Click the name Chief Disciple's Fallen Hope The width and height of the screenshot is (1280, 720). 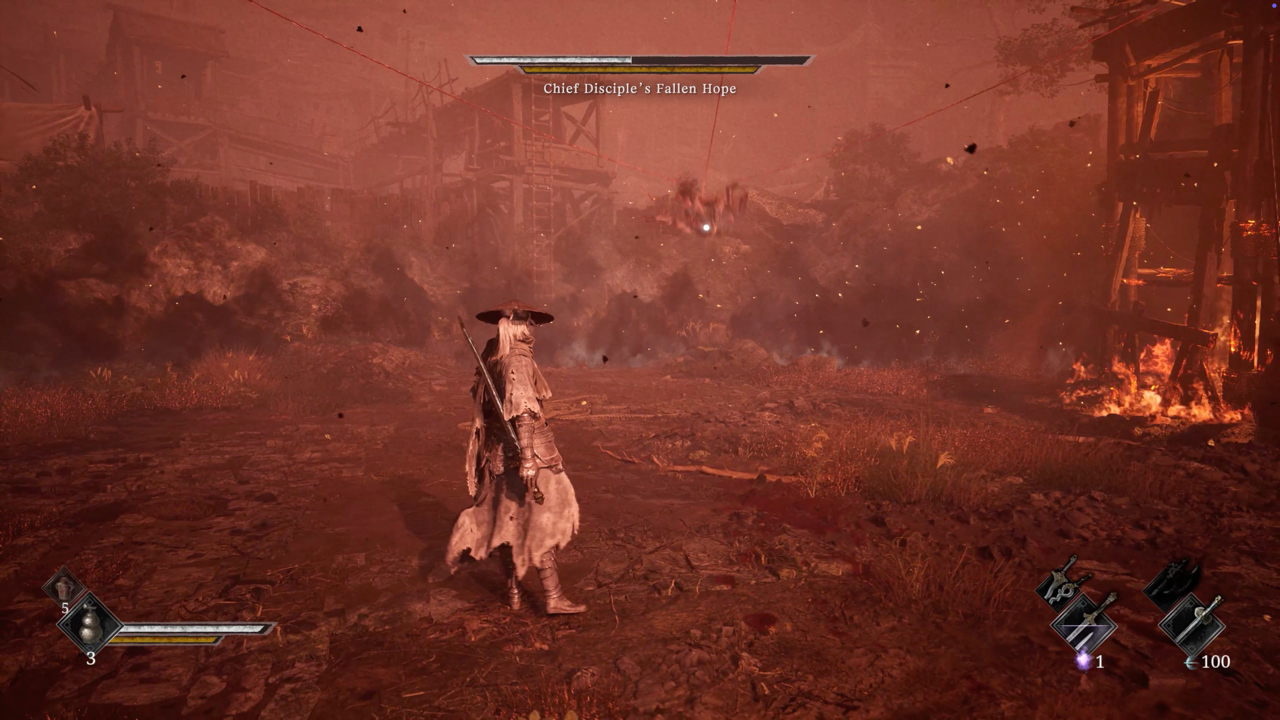640,88
